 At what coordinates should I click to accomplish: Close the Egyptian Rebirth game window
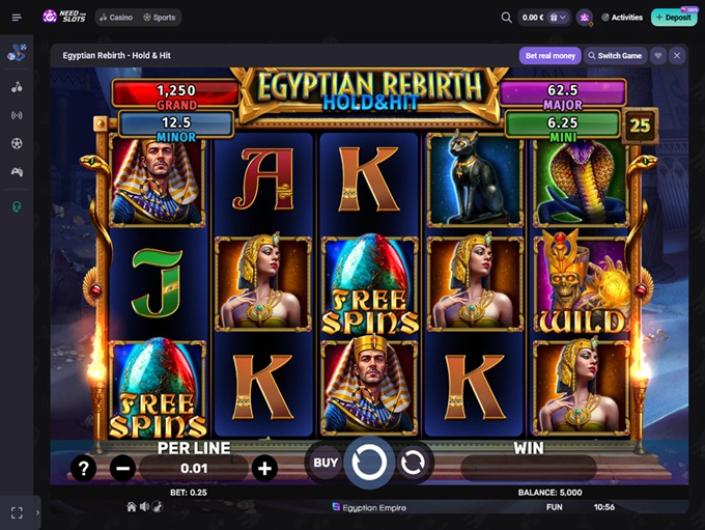click(677, 55)
